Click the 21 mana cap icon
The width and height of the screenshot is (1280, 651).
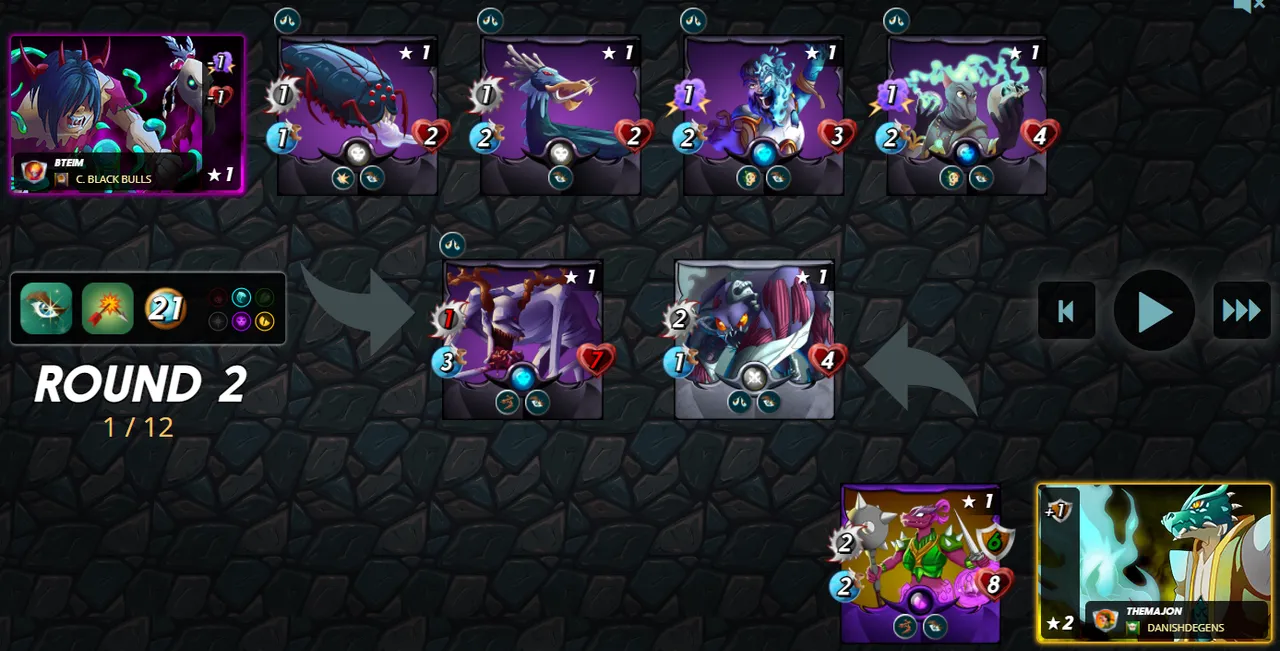point(166,308)
